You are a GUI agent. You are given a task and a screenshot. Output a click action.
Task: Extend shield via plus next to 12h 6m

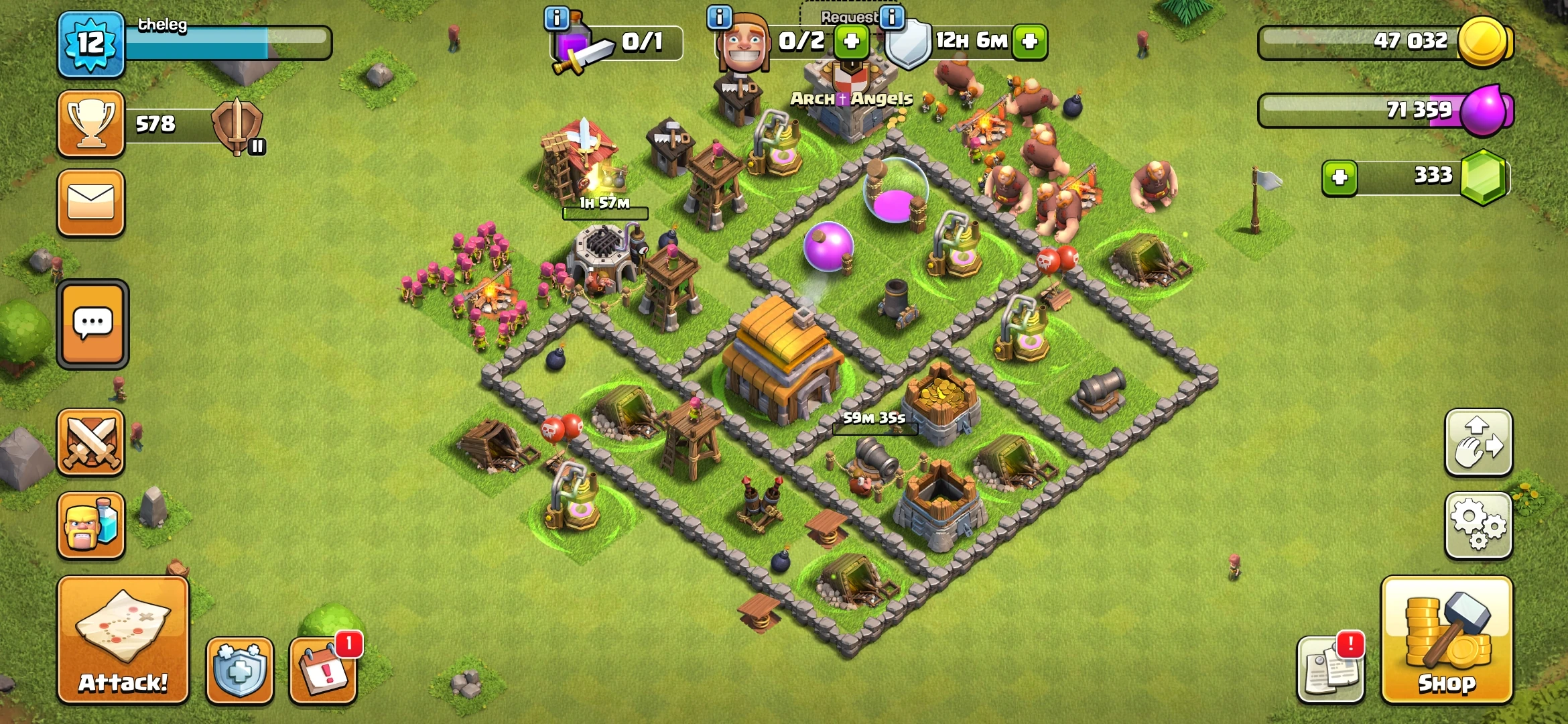point(1030,42)
